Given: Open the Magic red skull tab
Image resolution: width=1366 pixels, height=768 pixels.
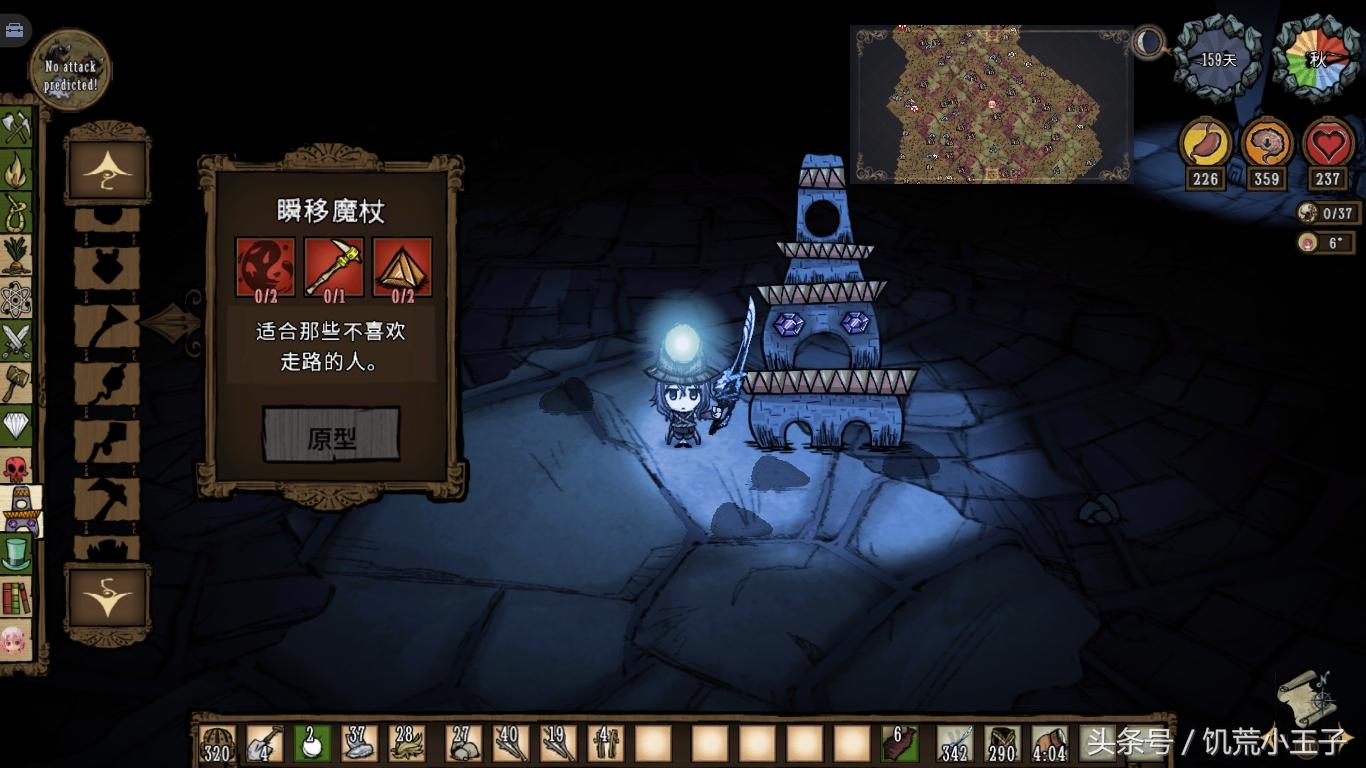Looking at the screenshot, I should tap(16, 468).
